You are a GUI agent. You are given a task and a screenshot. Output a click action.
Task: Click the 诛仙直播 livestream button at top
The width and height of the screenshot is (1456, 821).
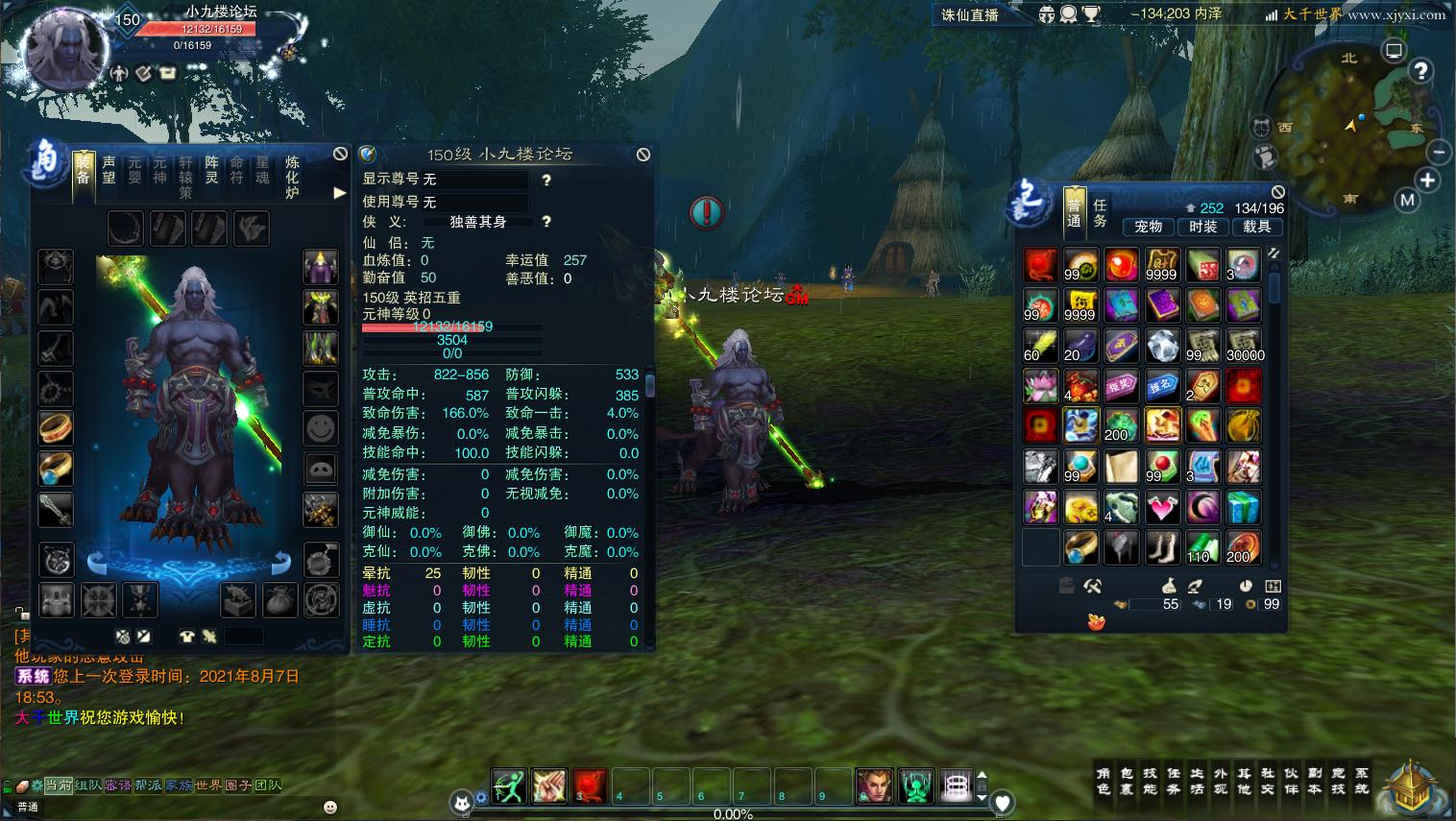coord(972,14)
